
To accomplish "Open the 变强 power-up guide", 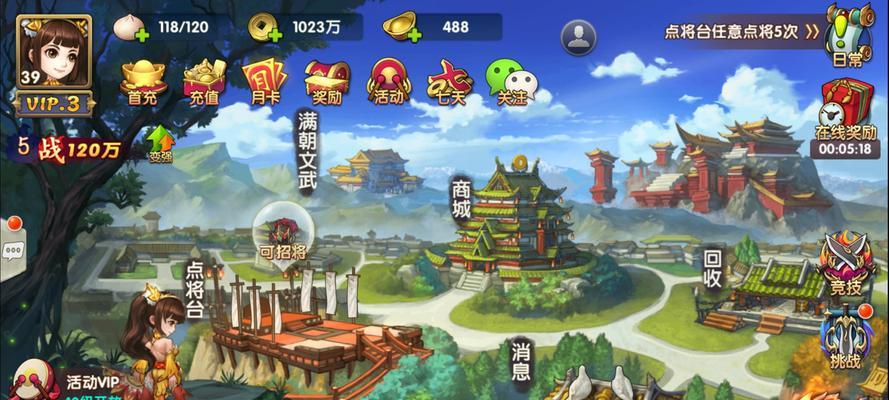I will tap(161, 141).
